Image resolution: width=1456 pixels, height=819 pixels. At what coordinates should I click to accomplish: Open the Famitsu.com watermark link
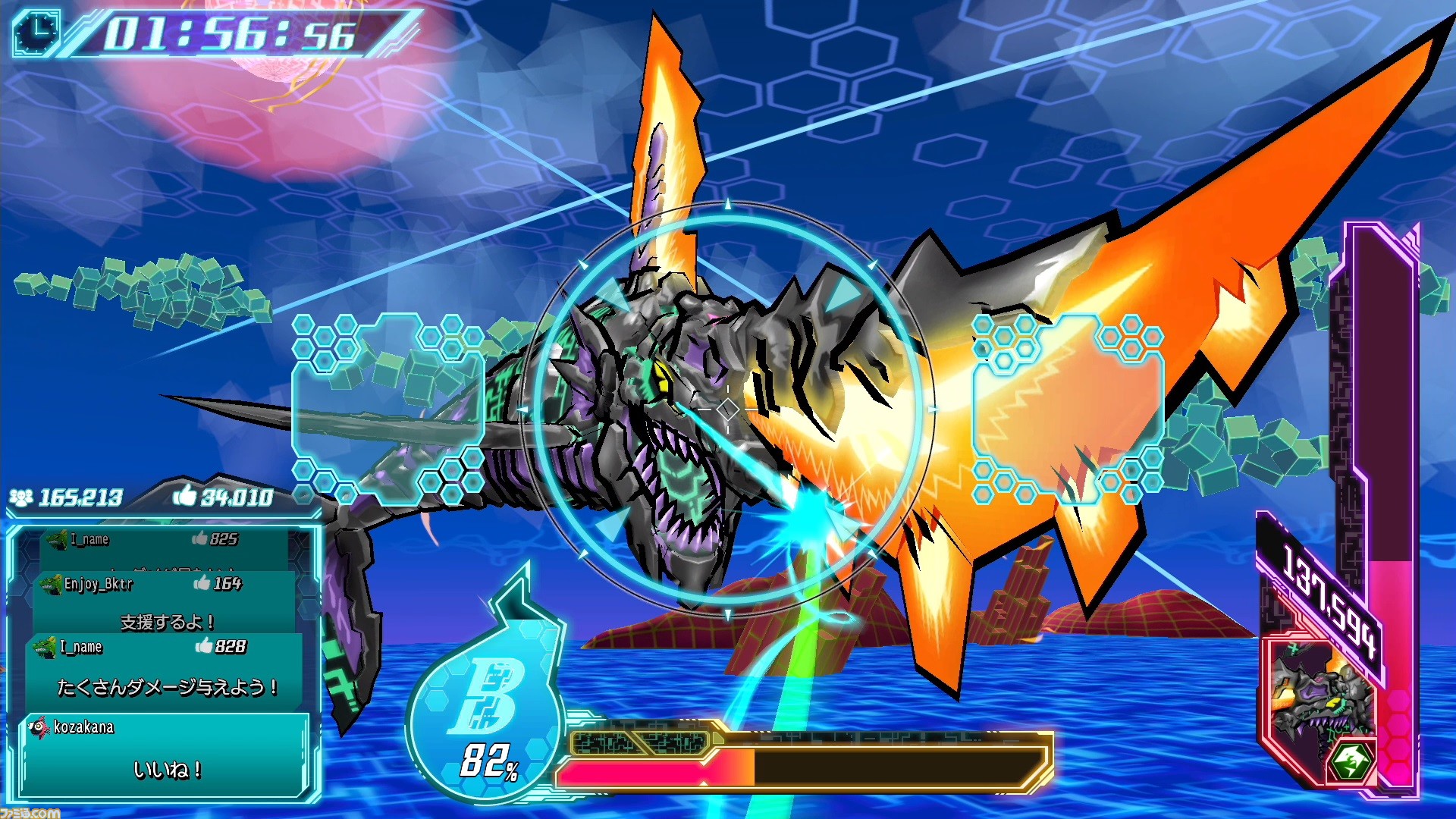pyautogui.click(x=30, y=812)
